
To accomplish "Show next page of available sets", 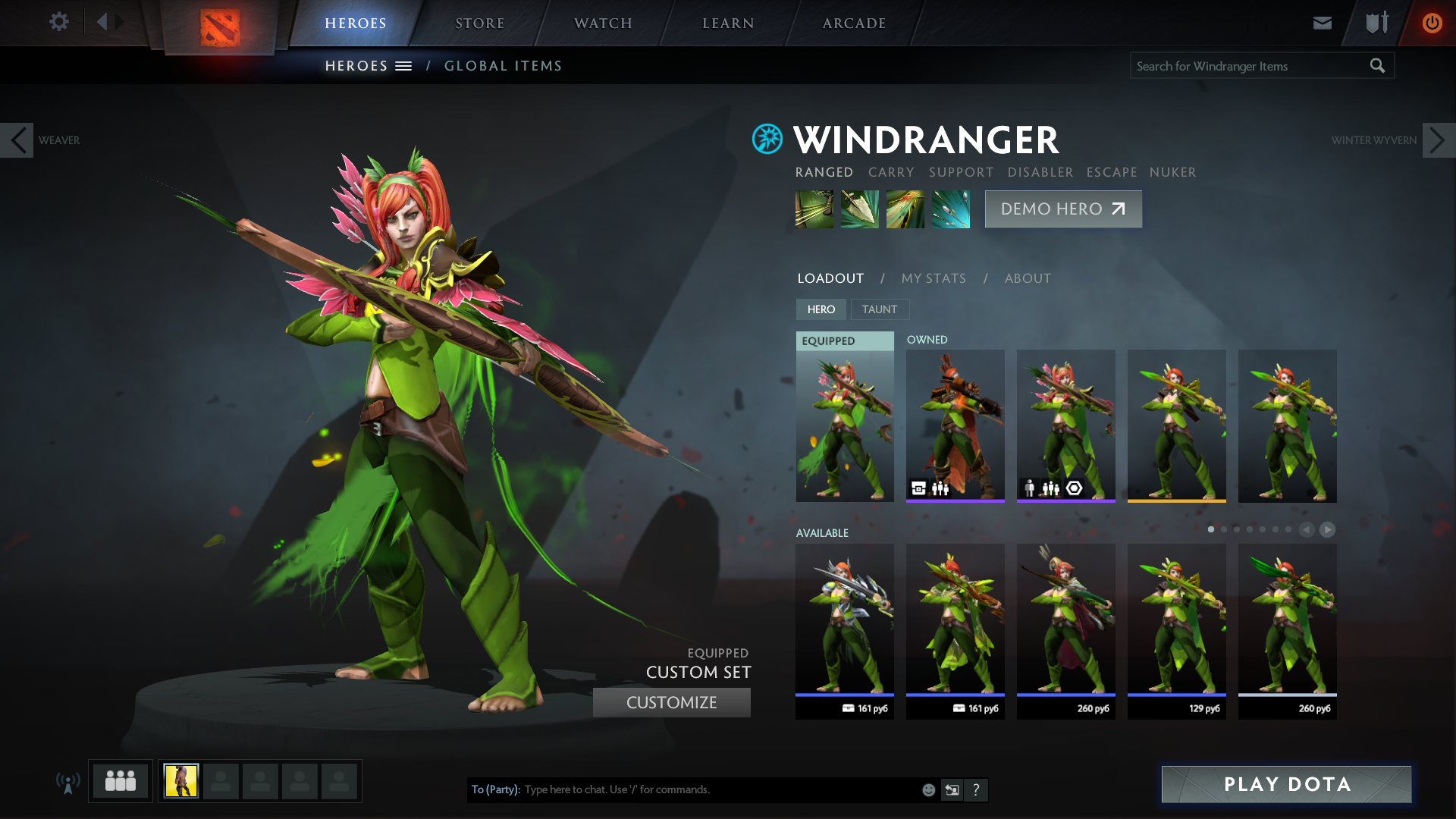I will click(x=1327, y=530).
